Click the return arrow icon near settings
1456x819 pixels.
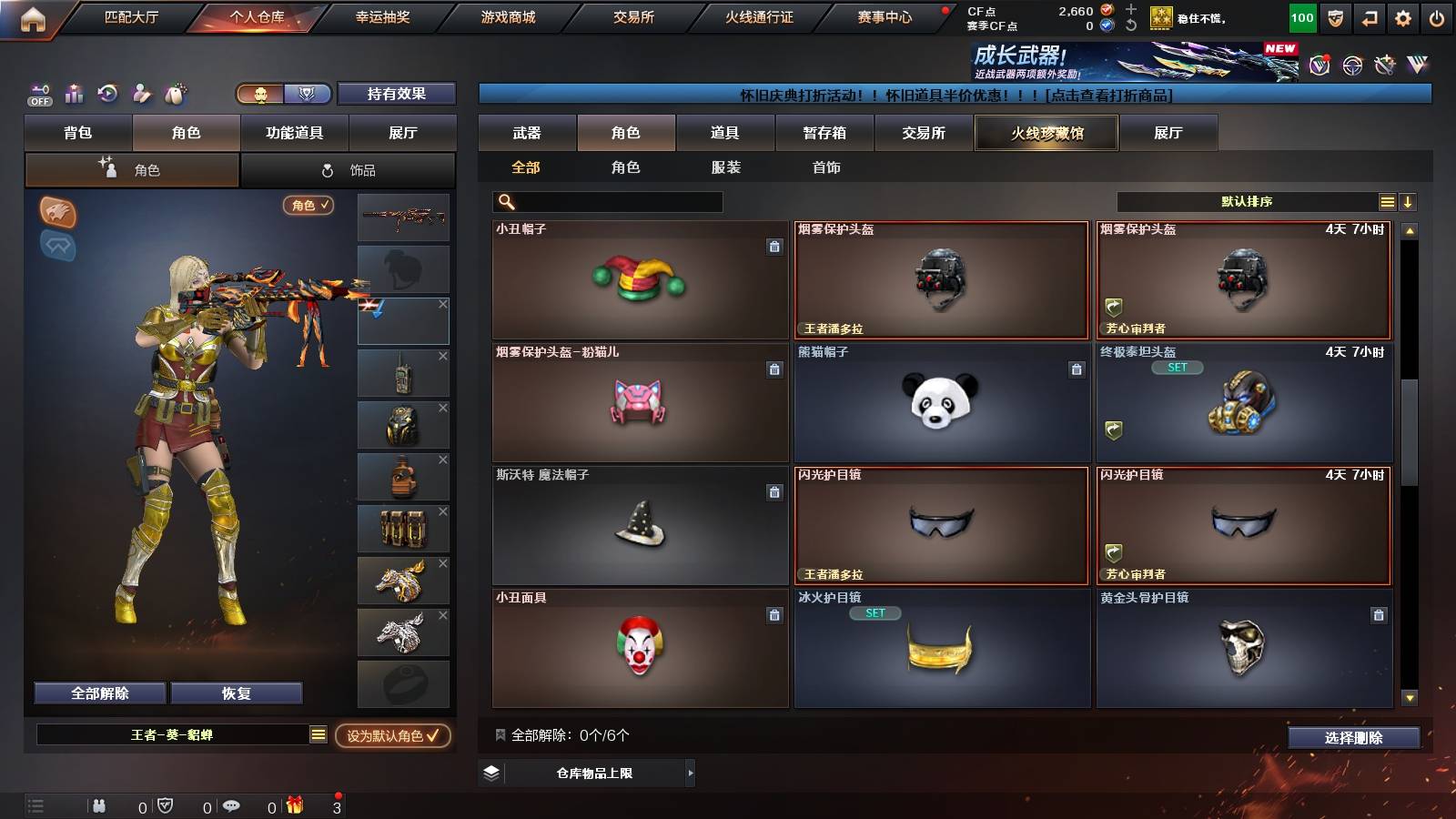[1368, 16]
